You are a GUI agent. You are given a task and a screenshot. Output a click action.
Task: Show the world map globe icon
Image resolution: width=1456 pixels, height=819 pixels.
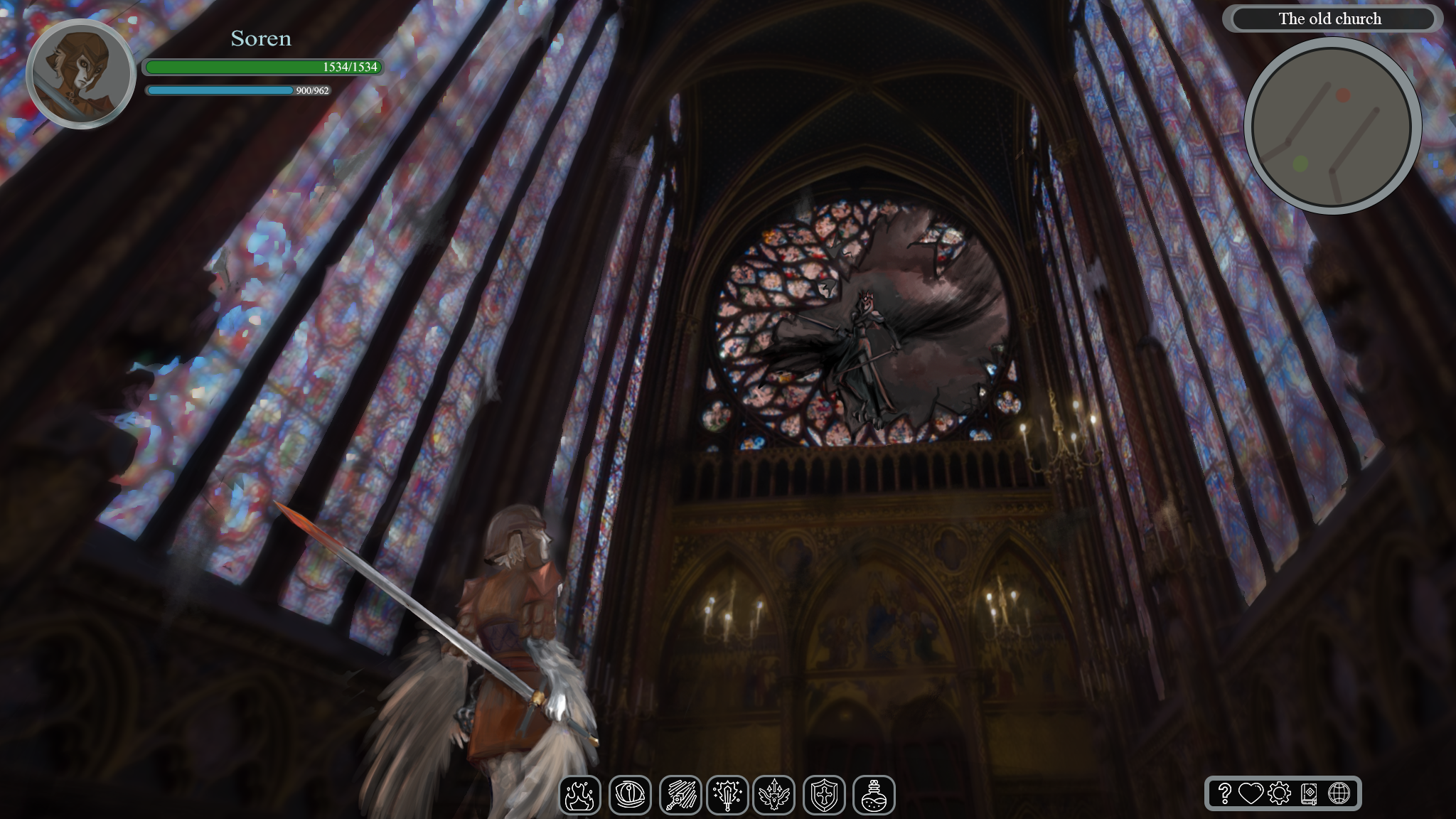pos(1339,793)
